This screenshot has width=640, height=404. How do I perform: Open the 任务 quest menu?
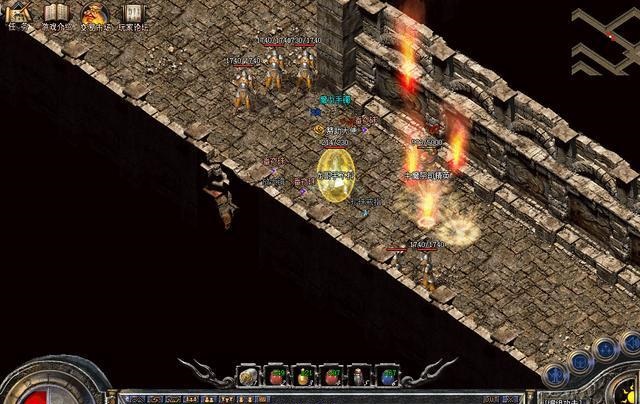tap(17, 14)
